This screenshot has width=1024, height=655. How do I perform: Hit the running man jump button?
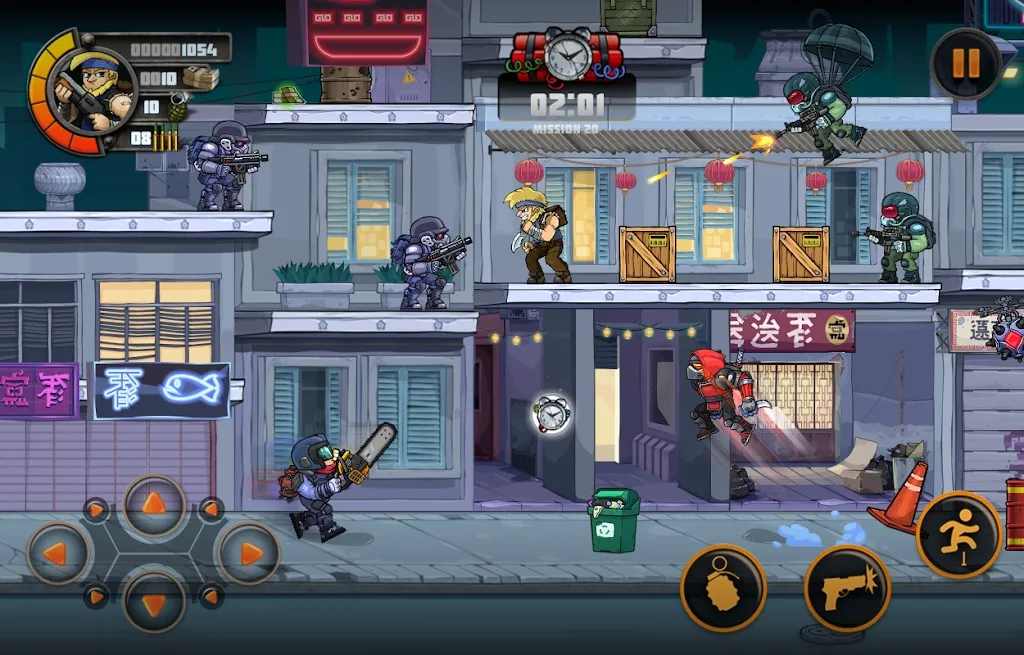[958, 536]
